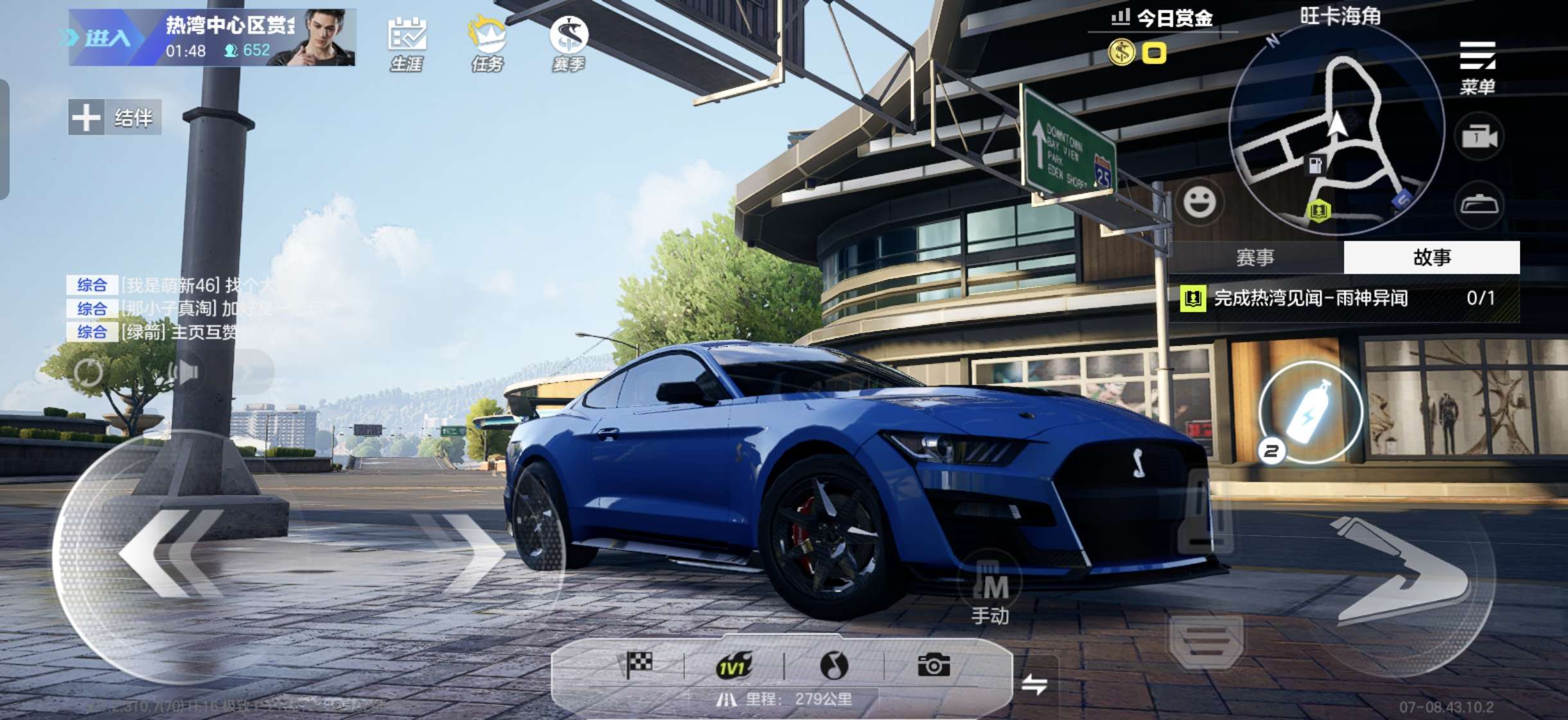This screenshot has height=720, width=1568.
Task: Open photo mode with the bottom camera icon
Action: (x=934, y=665)
